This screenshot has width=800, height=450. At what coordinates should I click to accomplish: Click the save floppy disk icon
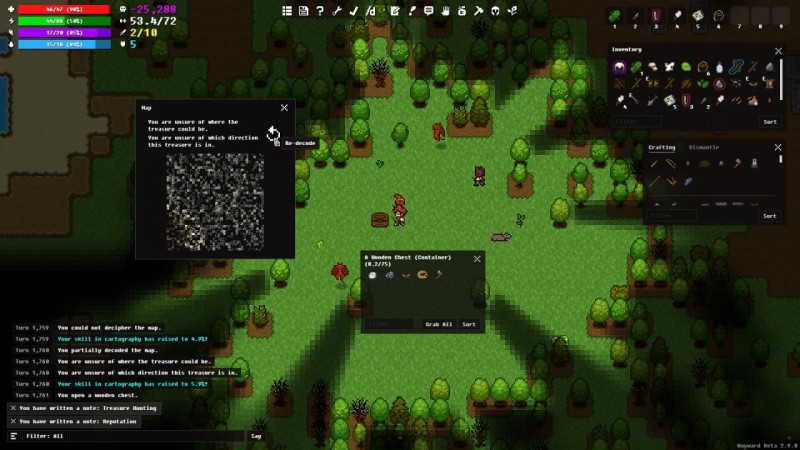[303, 11]
